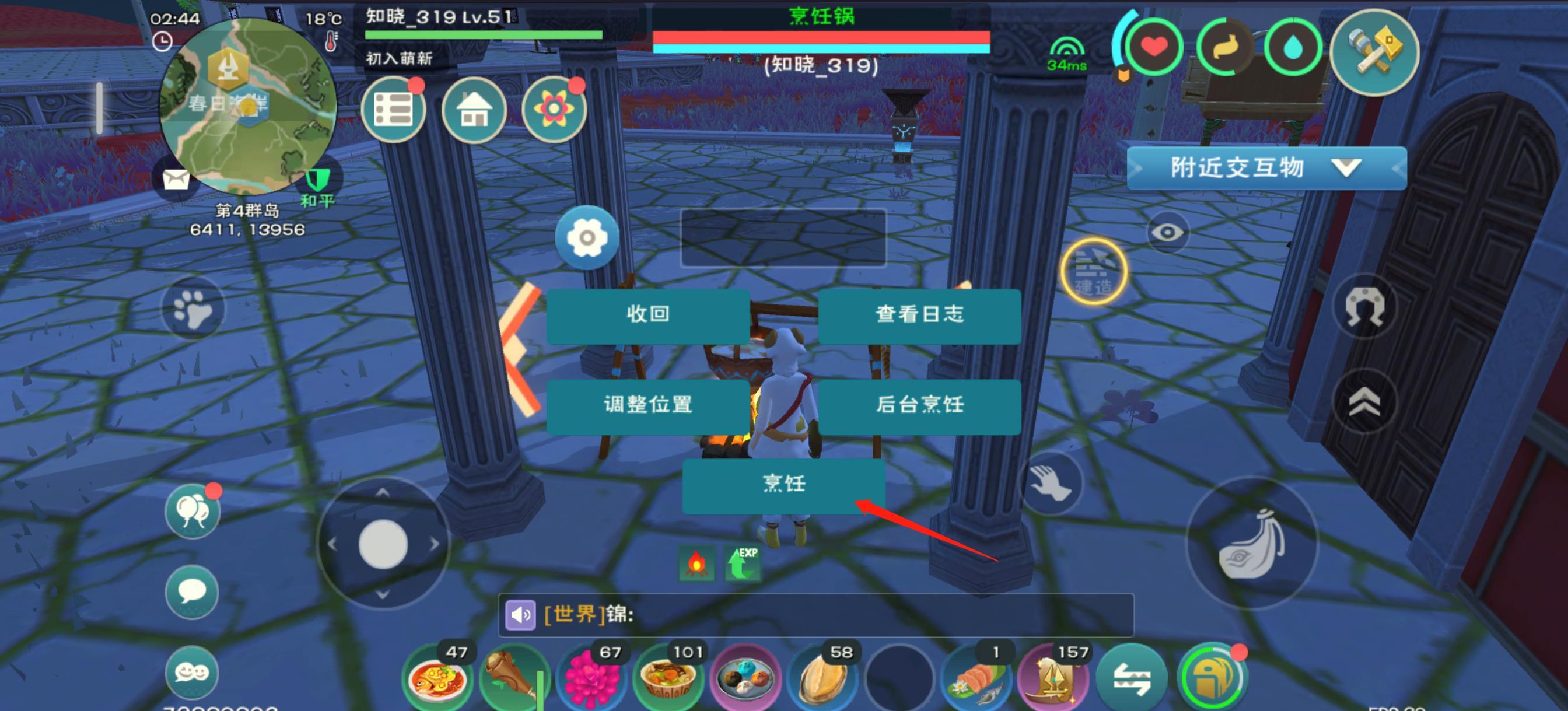This screenshot has height=711, width=1568.
Task: Tap the paw pet icon on the left
Action: pos(192,309)
